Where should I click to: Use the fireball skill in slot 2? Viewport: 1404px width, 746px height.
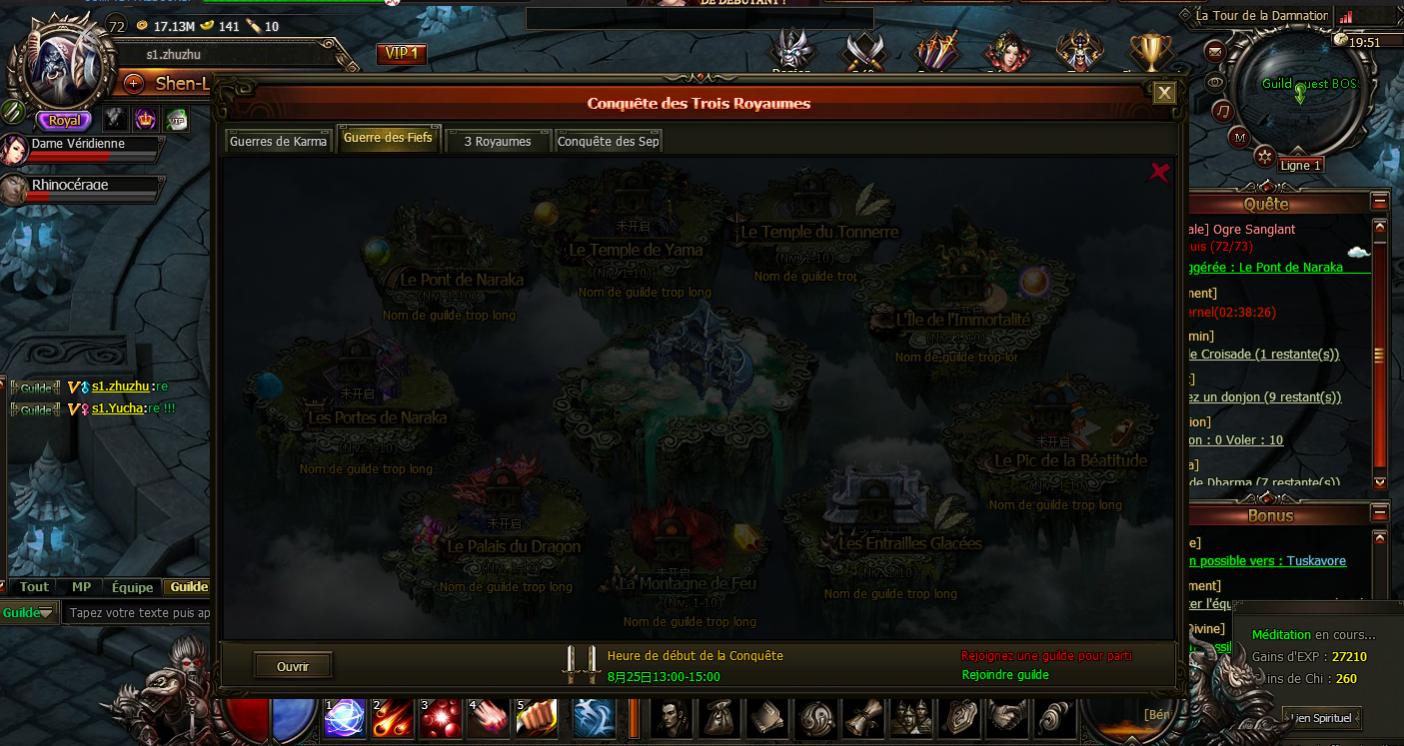392,718
